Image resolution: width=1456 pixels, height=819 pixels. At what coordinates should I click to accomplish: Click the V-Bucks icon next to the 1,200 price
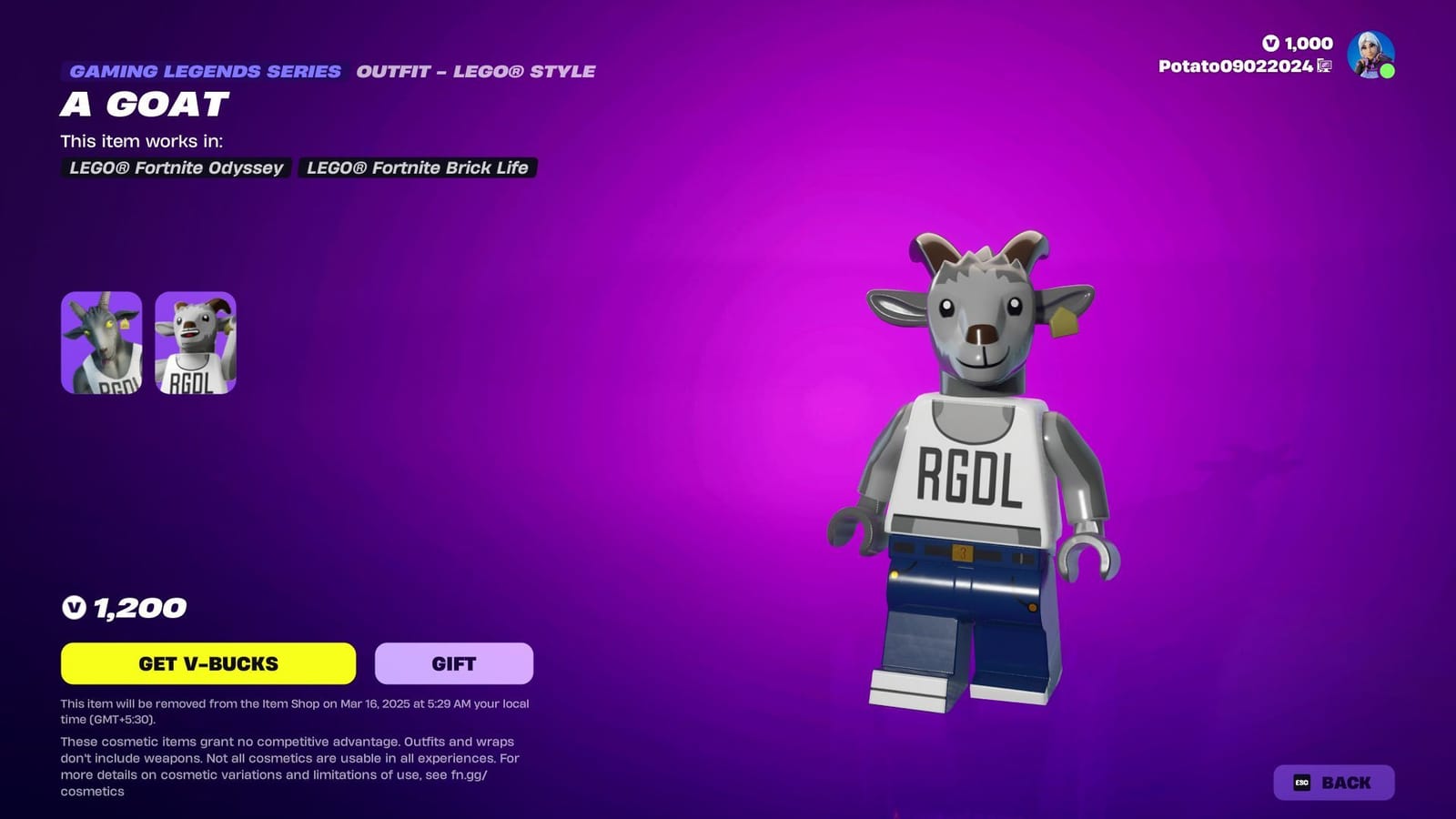pyautogui.click(x=76, y=607)
